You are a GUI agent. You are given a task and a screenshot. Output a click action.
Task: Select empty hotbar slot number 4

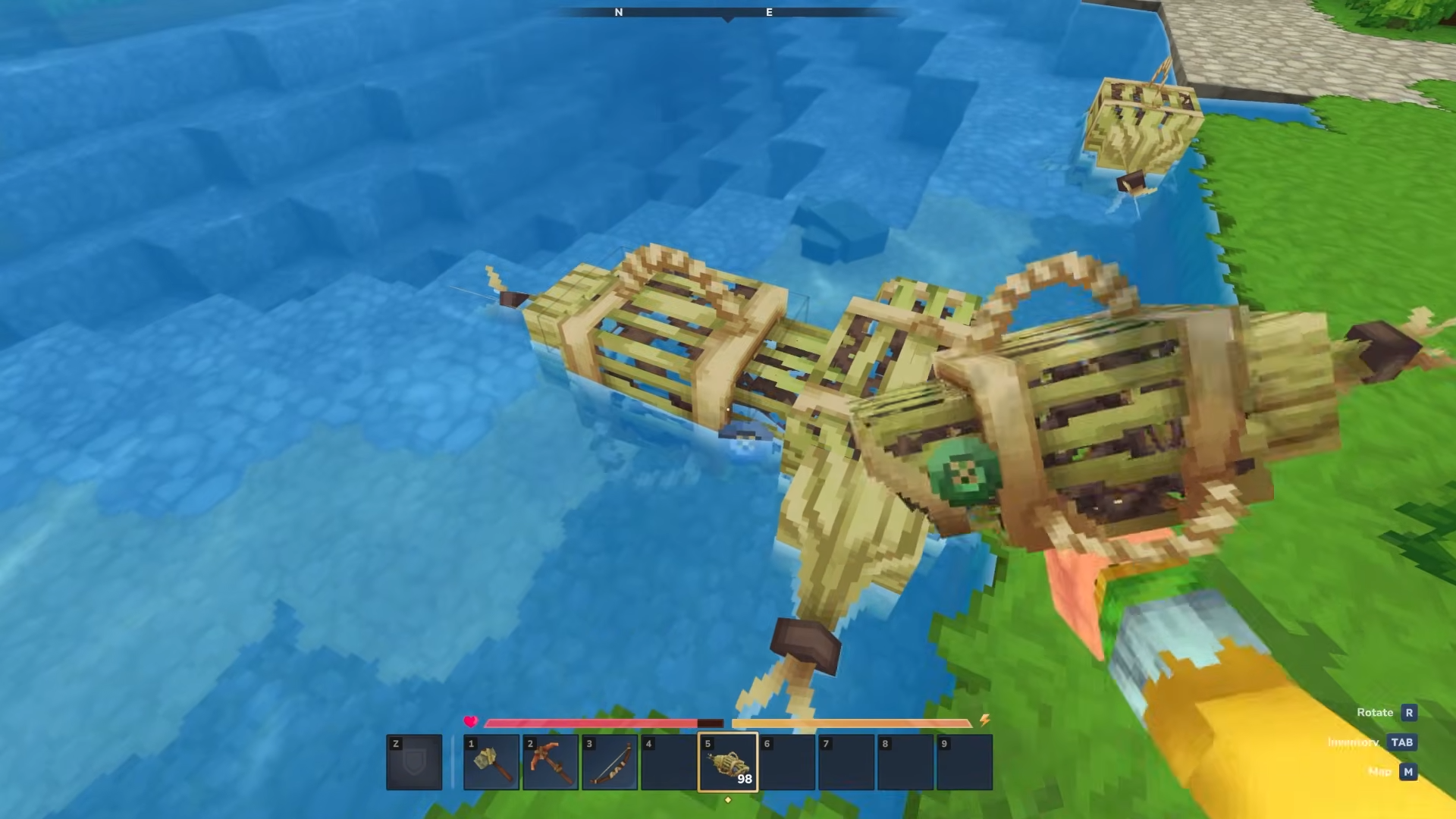(669, 762)
